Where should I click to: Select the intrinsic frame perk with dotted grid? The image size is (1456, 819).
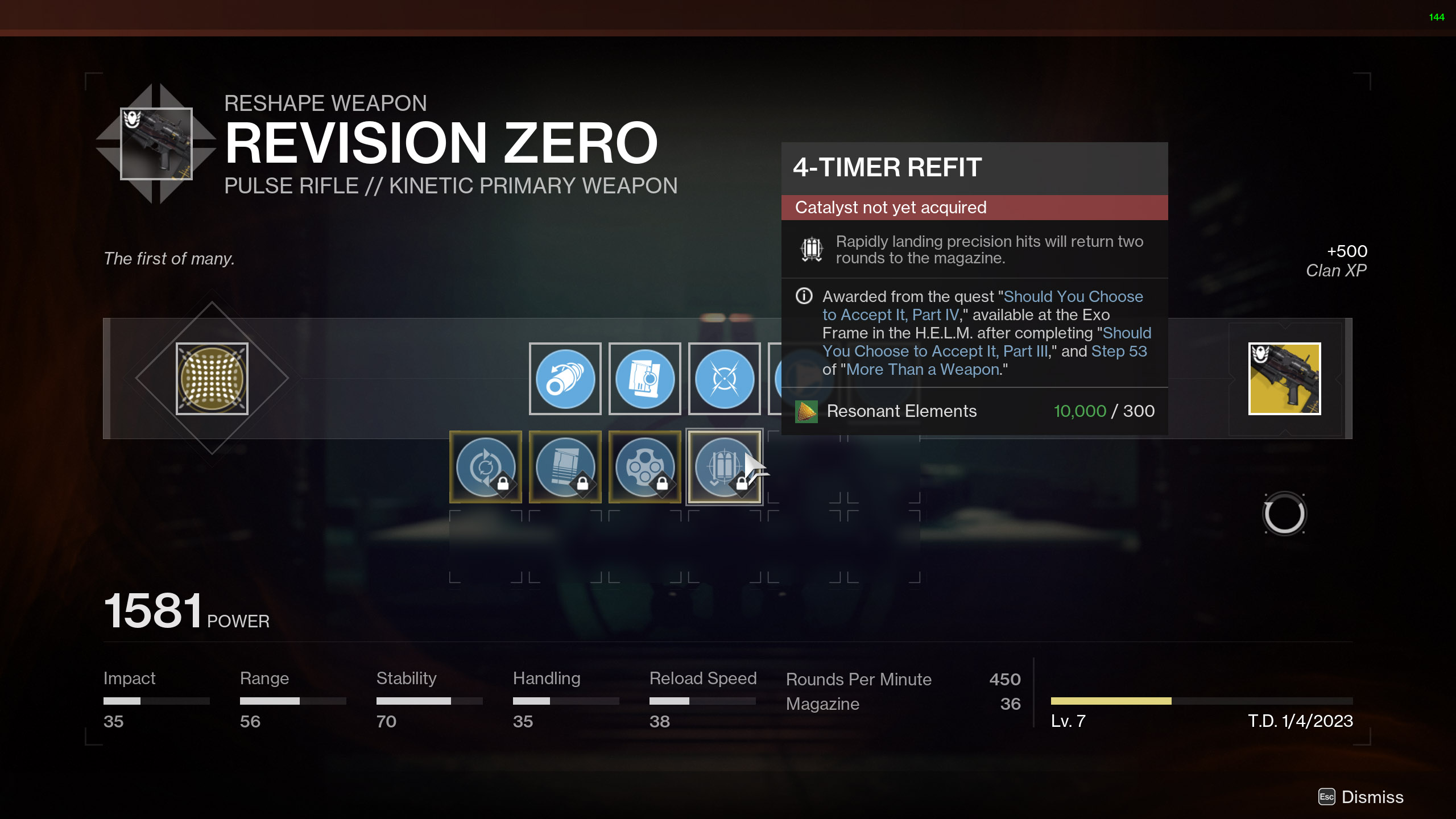tap(212, 379)
